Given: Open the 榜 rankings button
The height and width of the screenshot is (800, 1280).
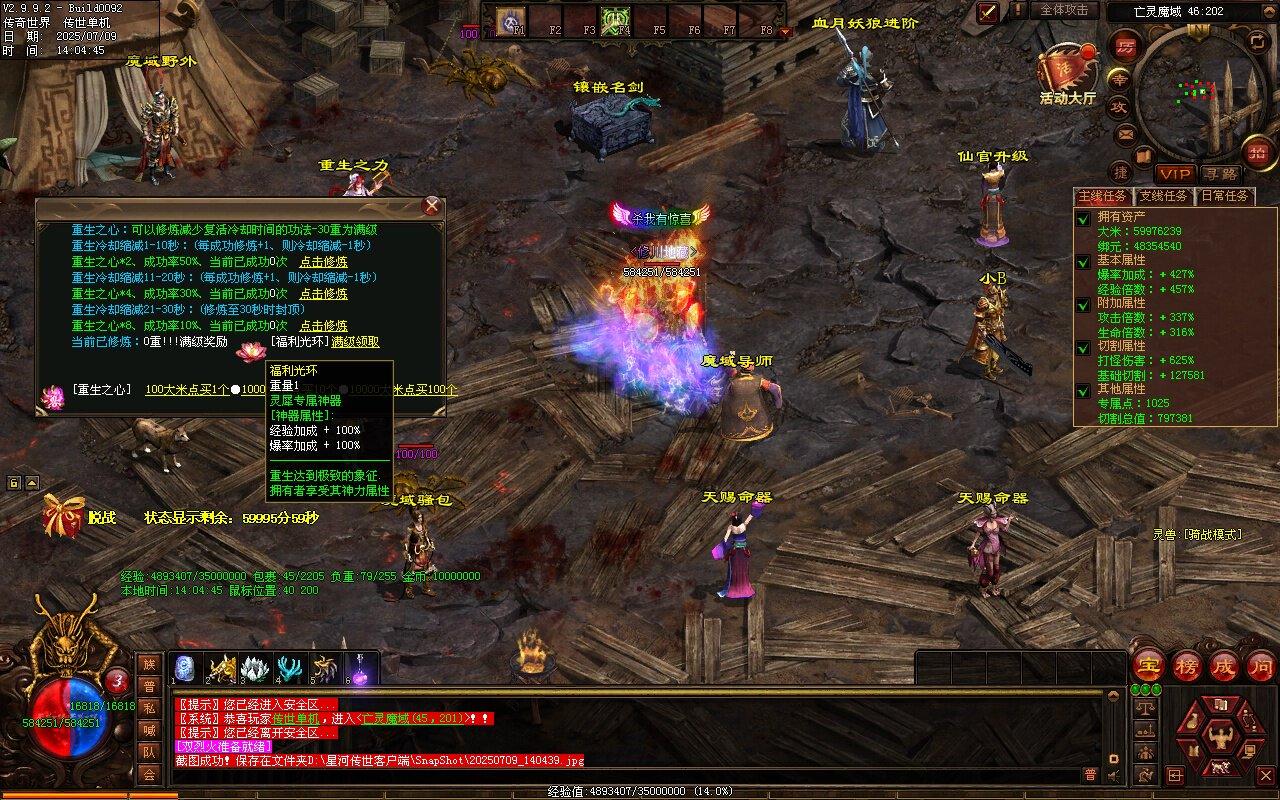Looking at the screenshot, I should 1187,665.
